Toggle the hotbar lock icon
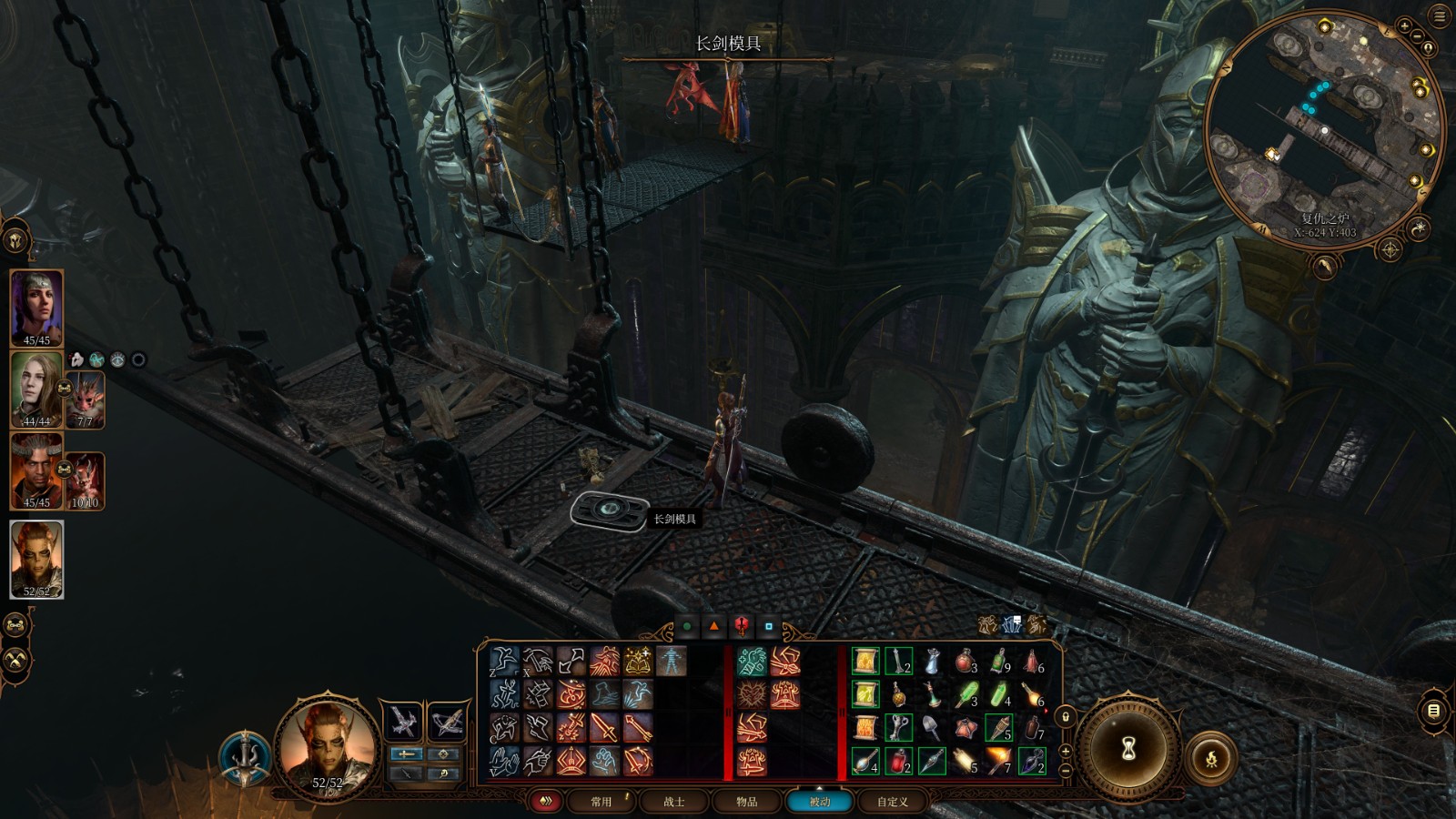Image resolution: width=1456 pixels, height=819 pixels. point(1066,716)
